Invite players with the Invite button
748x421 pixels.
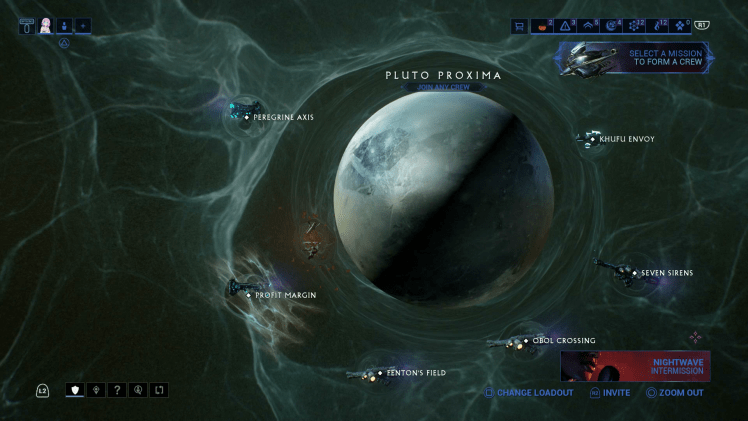click(x=610, y=393)
